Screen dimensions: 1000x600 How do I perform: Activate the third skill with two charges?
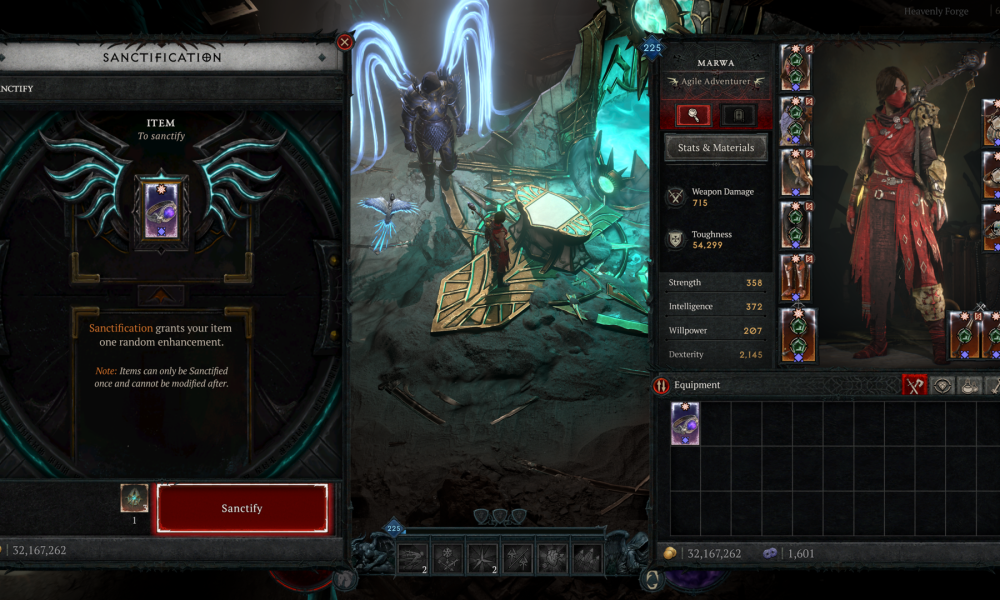(x=483, y=558)
